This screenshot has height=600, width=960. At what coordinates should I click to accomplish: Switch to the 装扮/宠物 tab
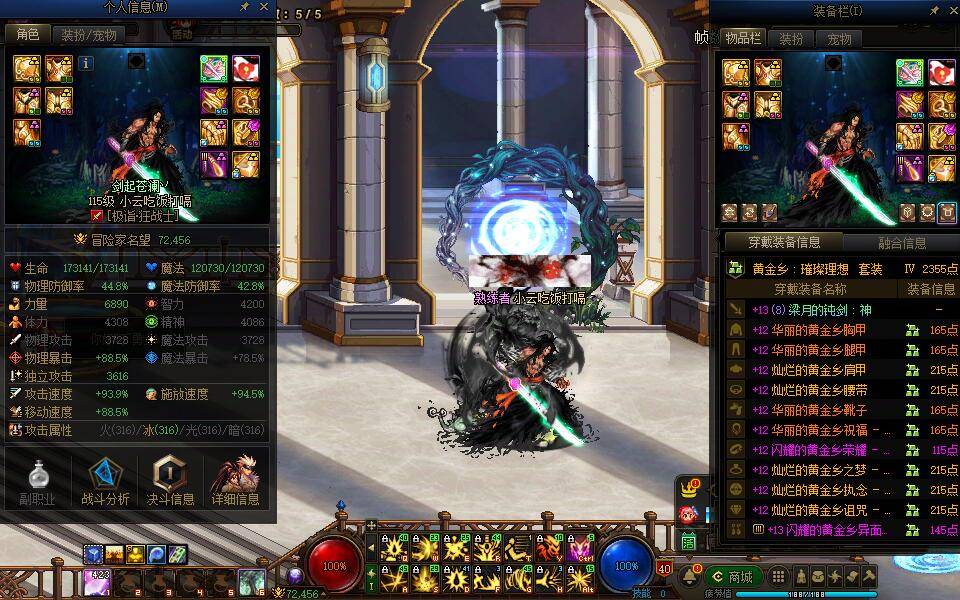click(88, 34)
